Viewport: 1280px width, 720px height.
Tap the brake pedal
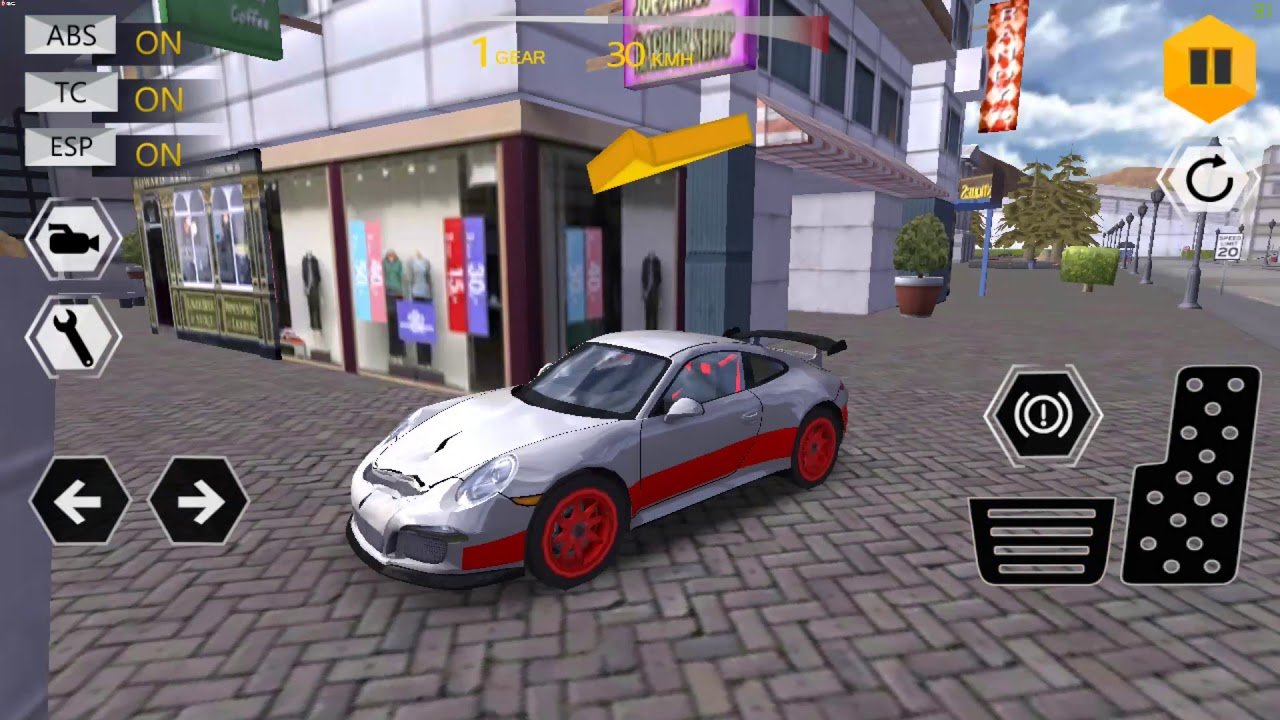coord(1041,541)
